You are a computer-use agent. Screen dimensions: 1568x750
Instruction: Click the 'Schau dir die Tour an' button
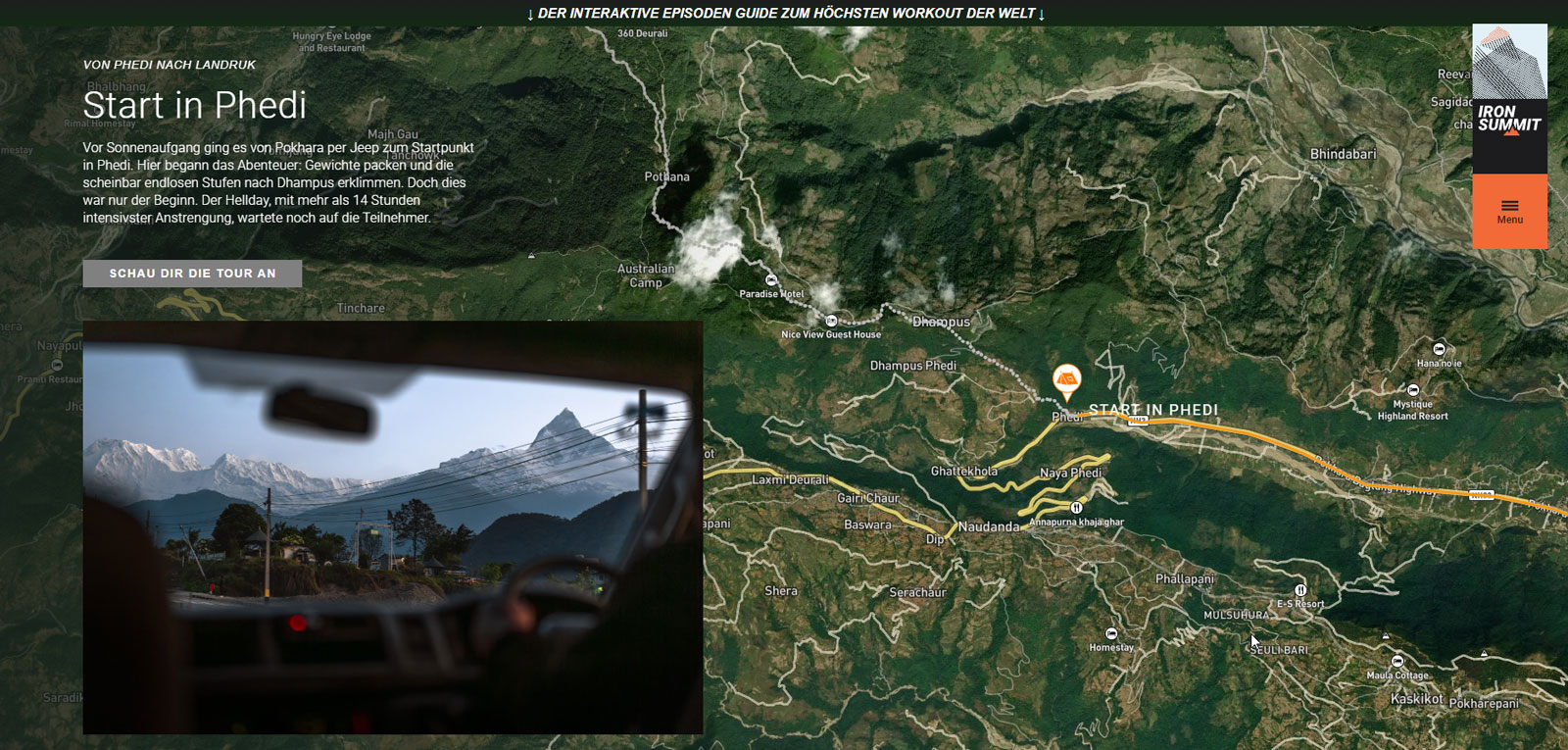point(192,274)
